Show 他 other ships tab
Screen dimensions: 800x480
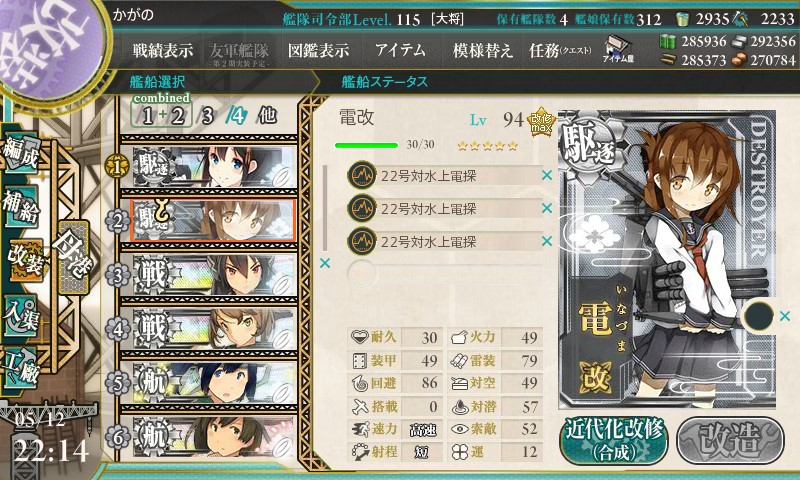click(266, 115)
